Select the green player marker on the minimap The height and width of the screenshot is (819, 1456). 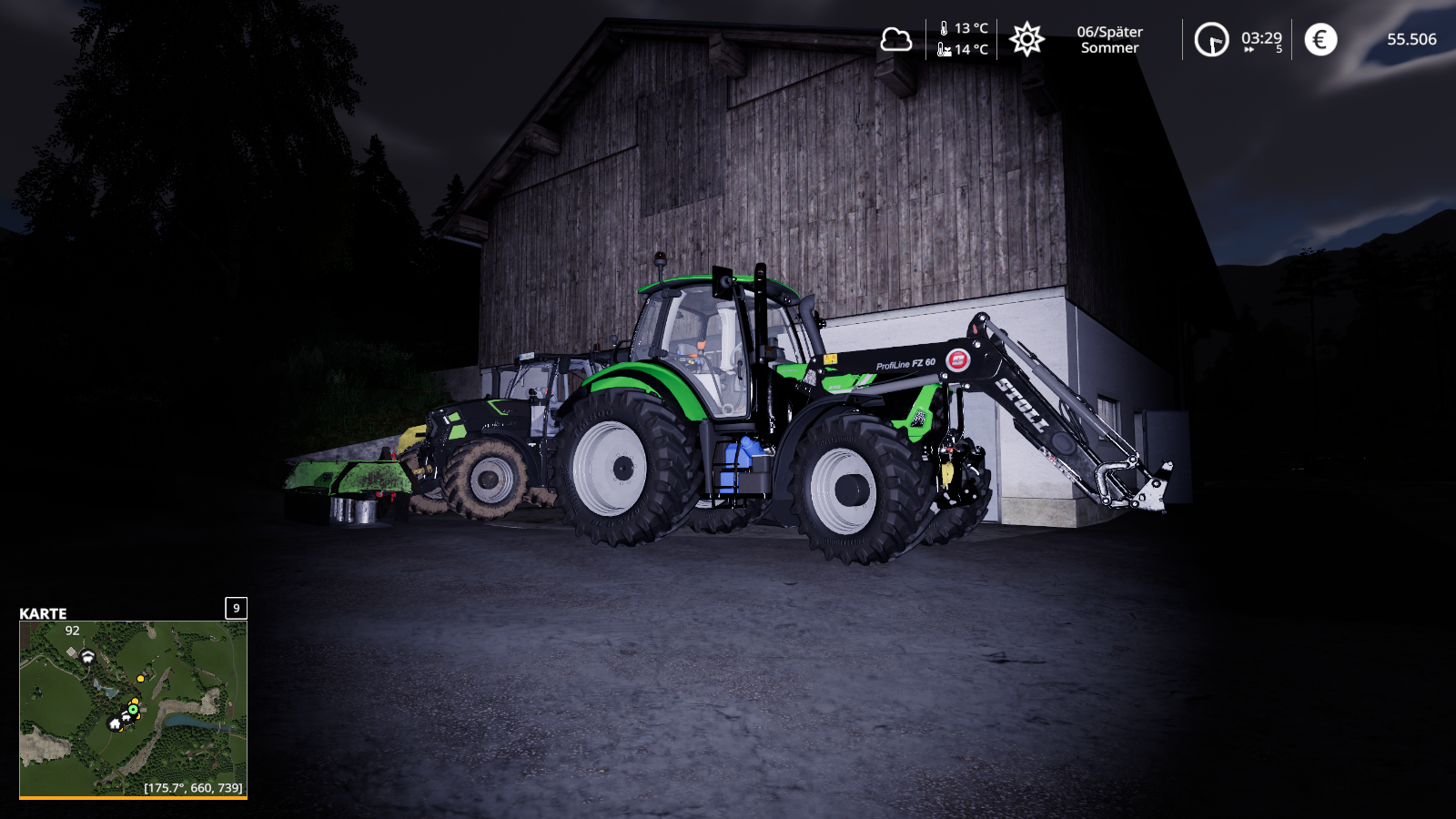coord(133,709)
